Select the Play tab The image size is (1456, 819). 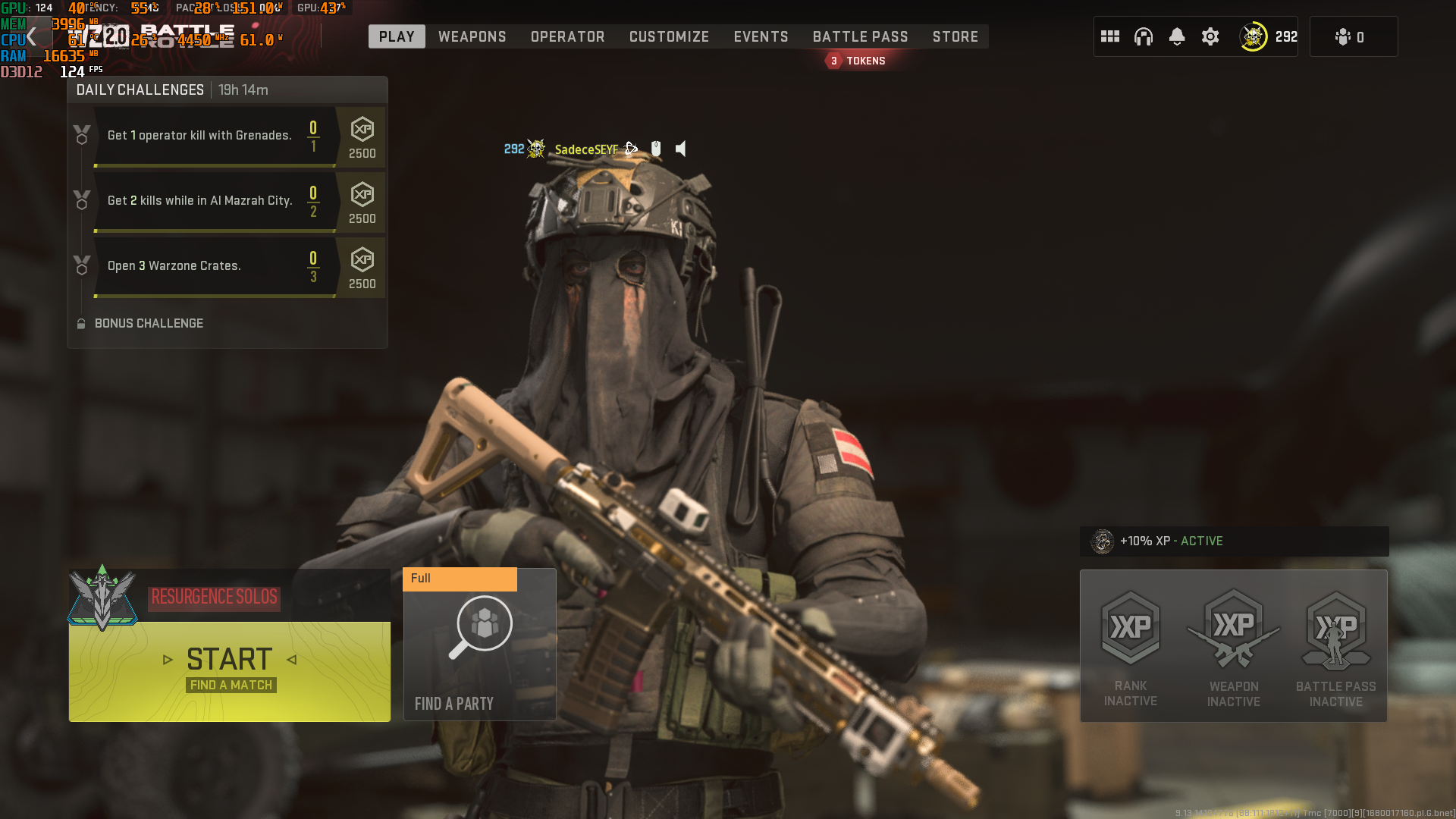point(397,36)
